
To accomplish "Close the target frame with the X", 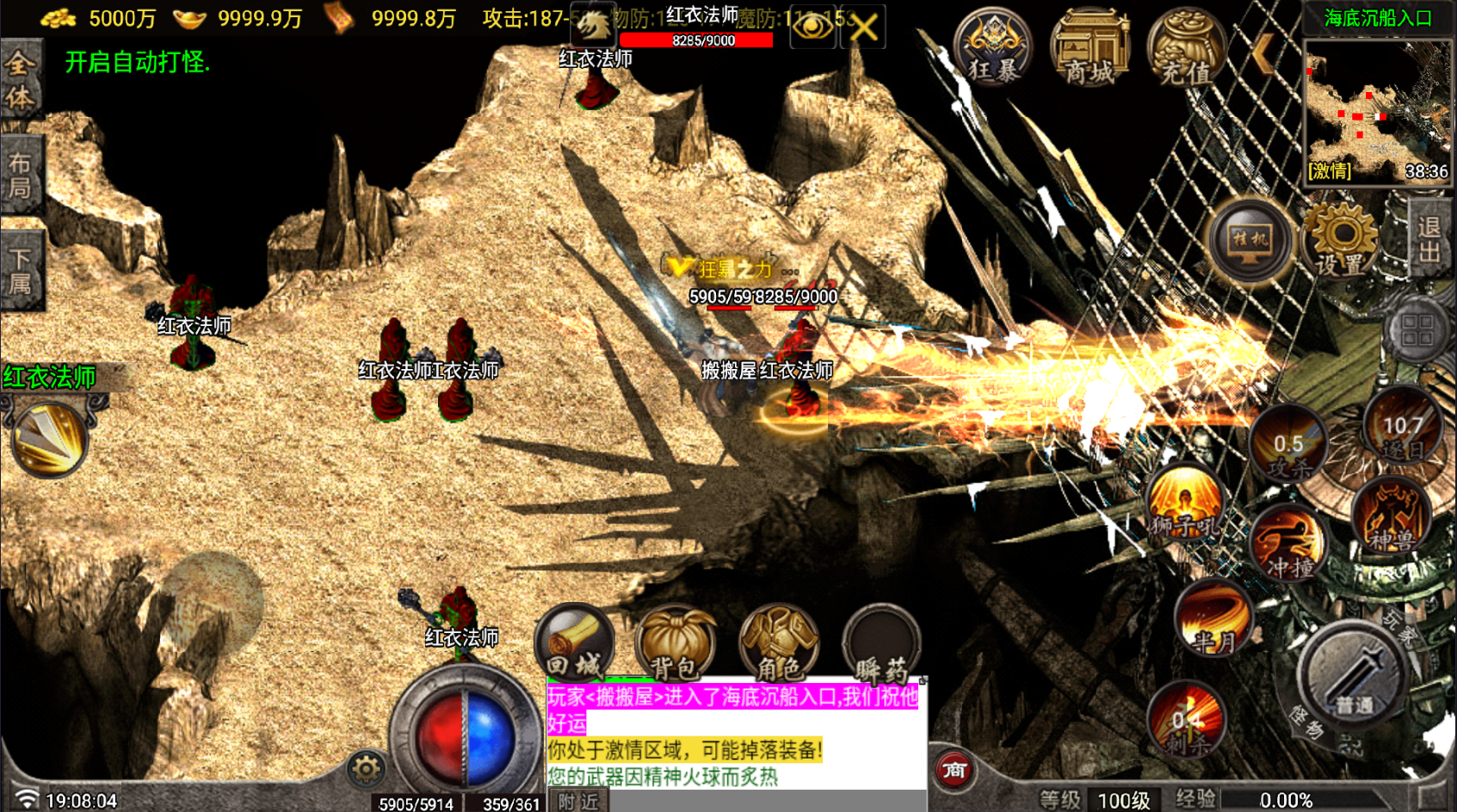I will [863, 27].
